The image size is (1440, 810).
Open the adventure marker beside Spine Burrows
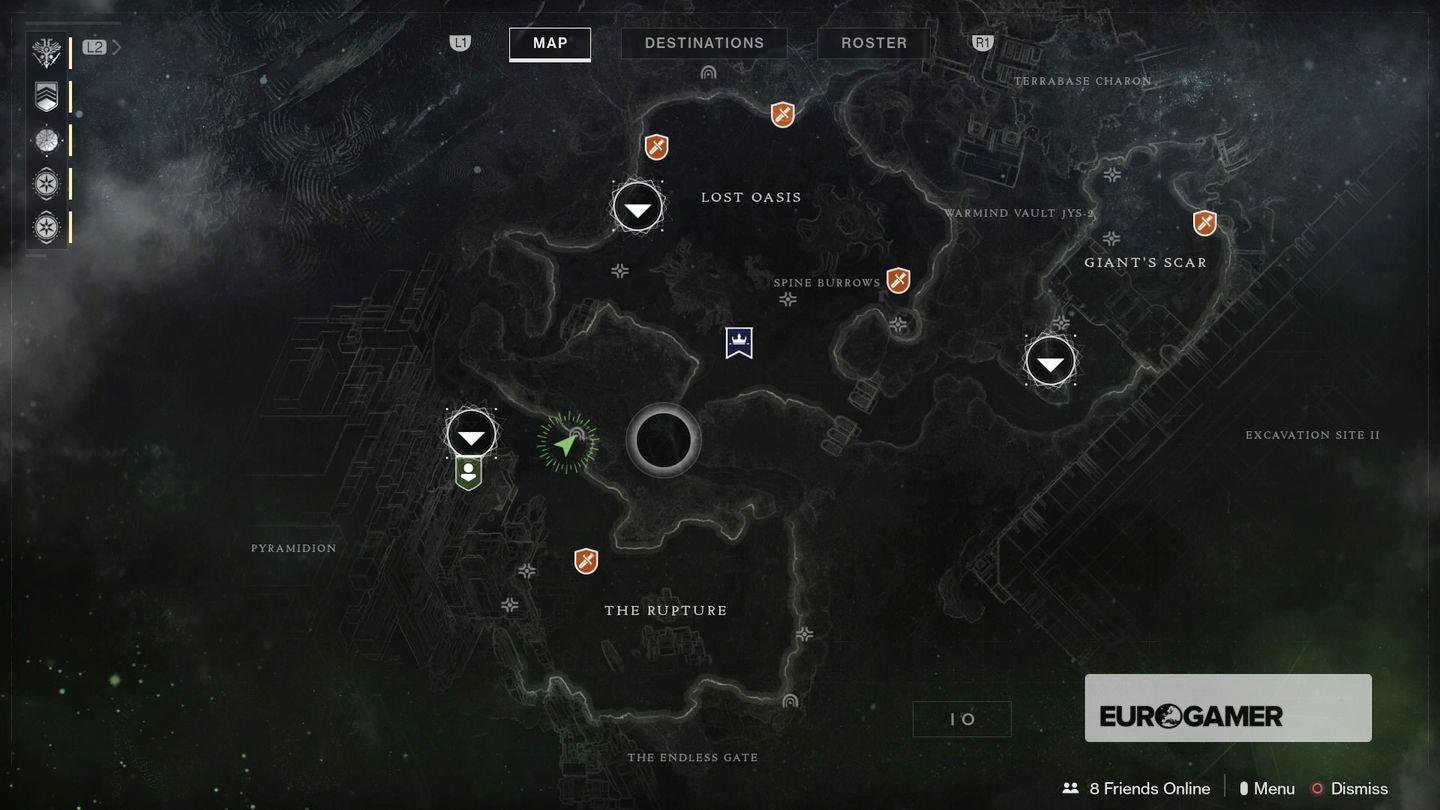coord(898,281)
